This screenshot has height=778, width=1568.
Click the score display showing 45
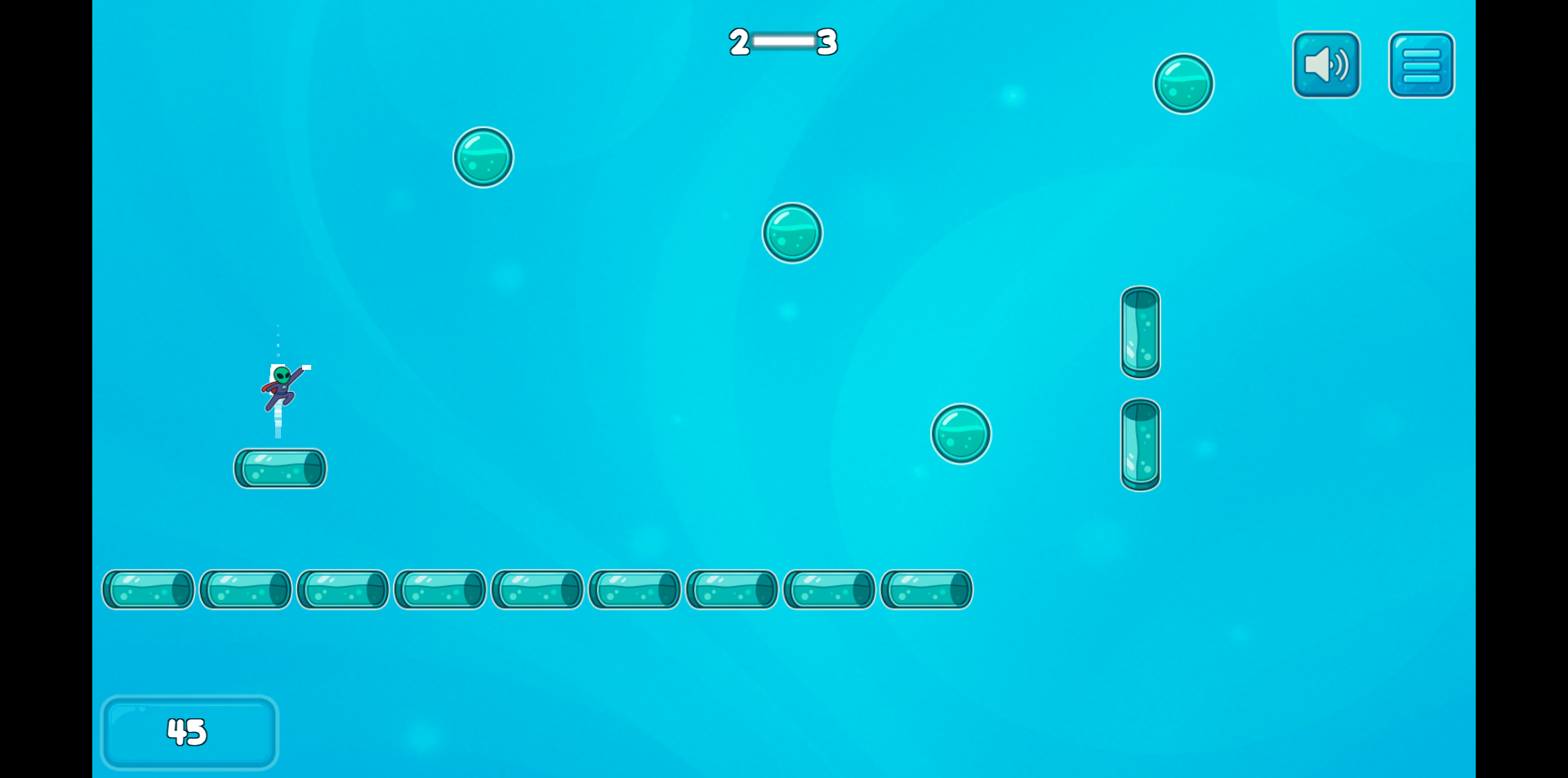tap(189, 732)
